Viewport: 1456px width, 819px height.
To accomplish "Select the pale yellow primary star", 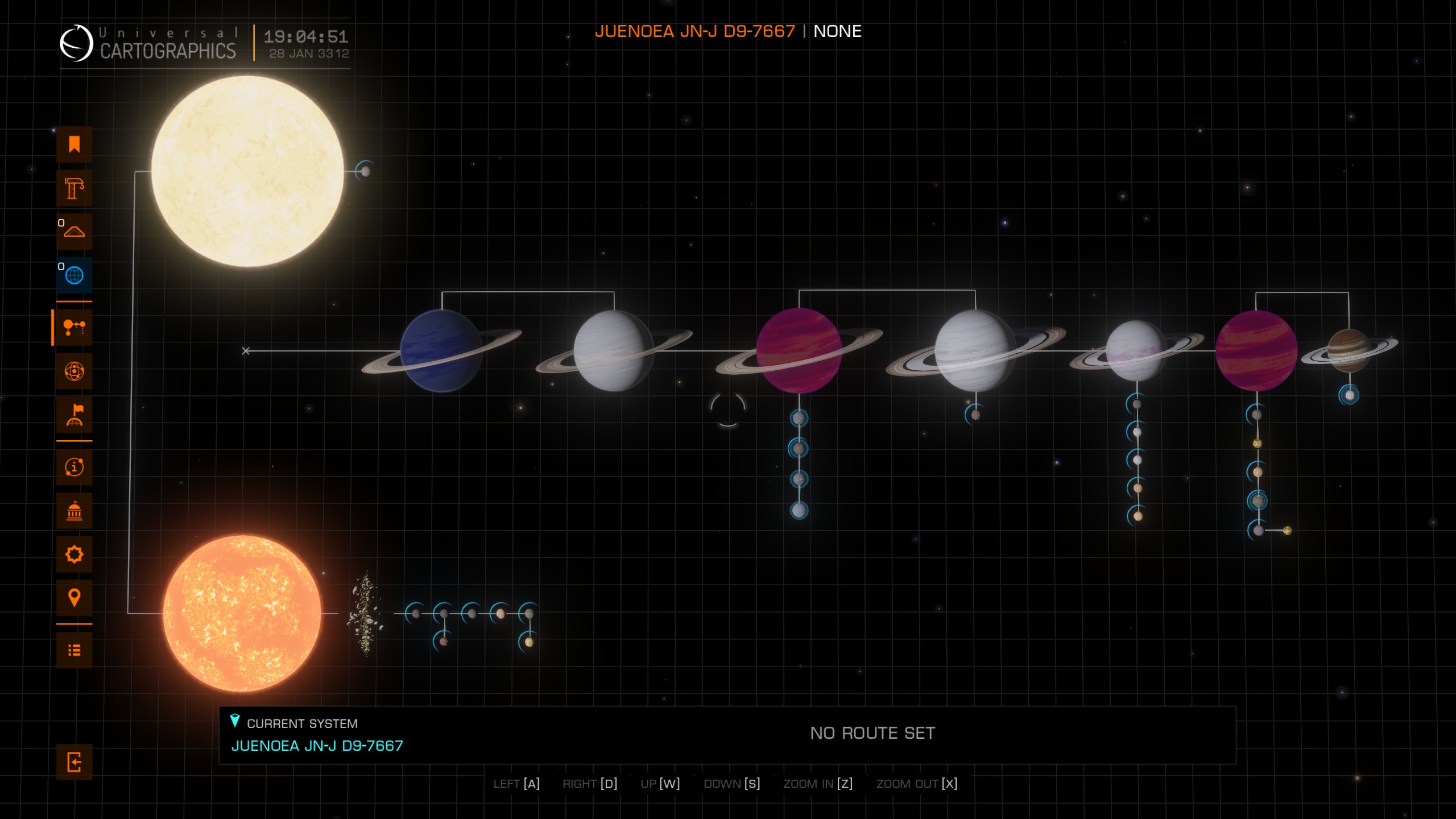I will point(247,171).
